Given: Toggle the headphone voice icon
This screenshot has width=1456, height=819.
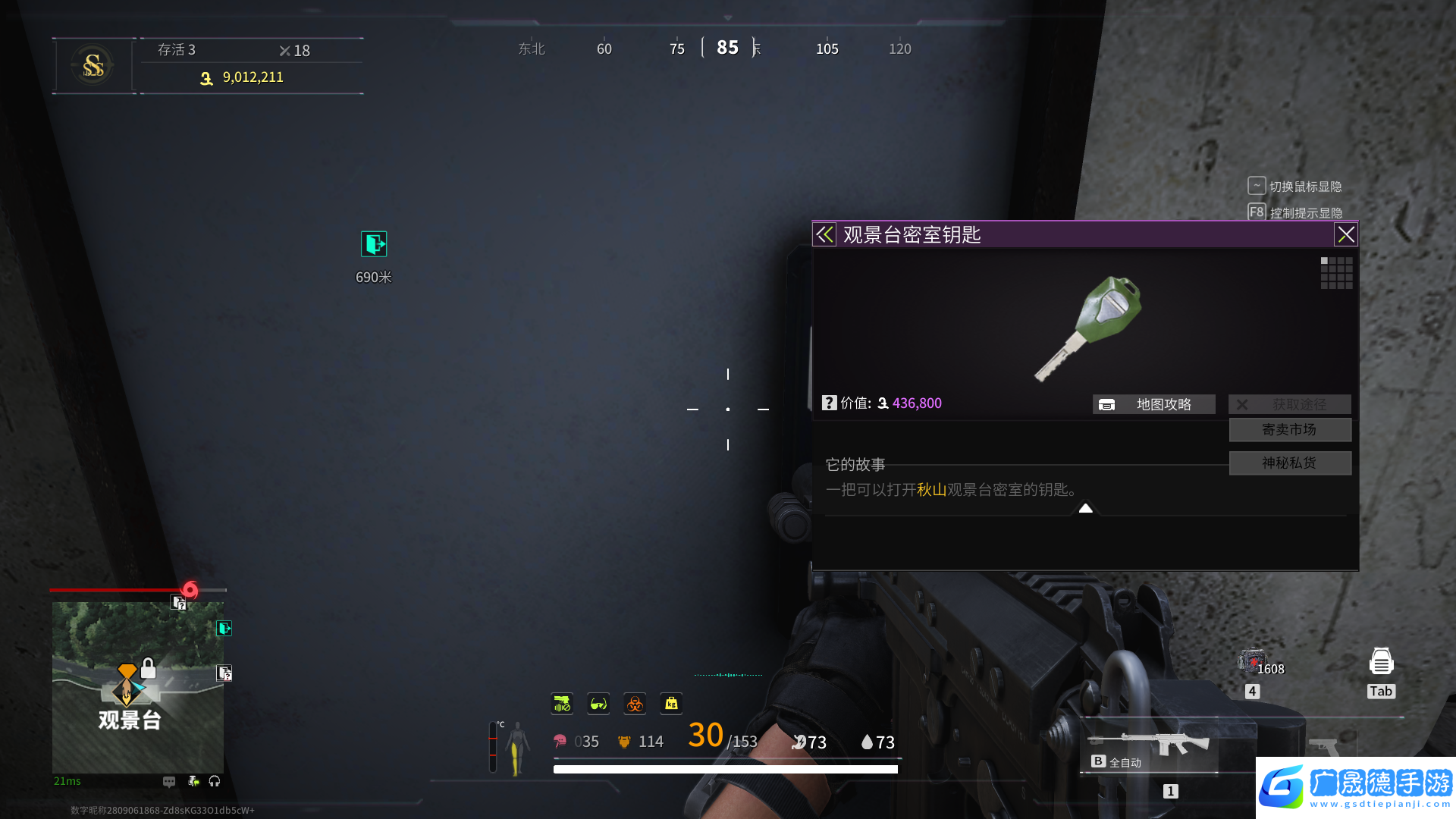Looking at the screenshot, I should click(x=215, y=781).
